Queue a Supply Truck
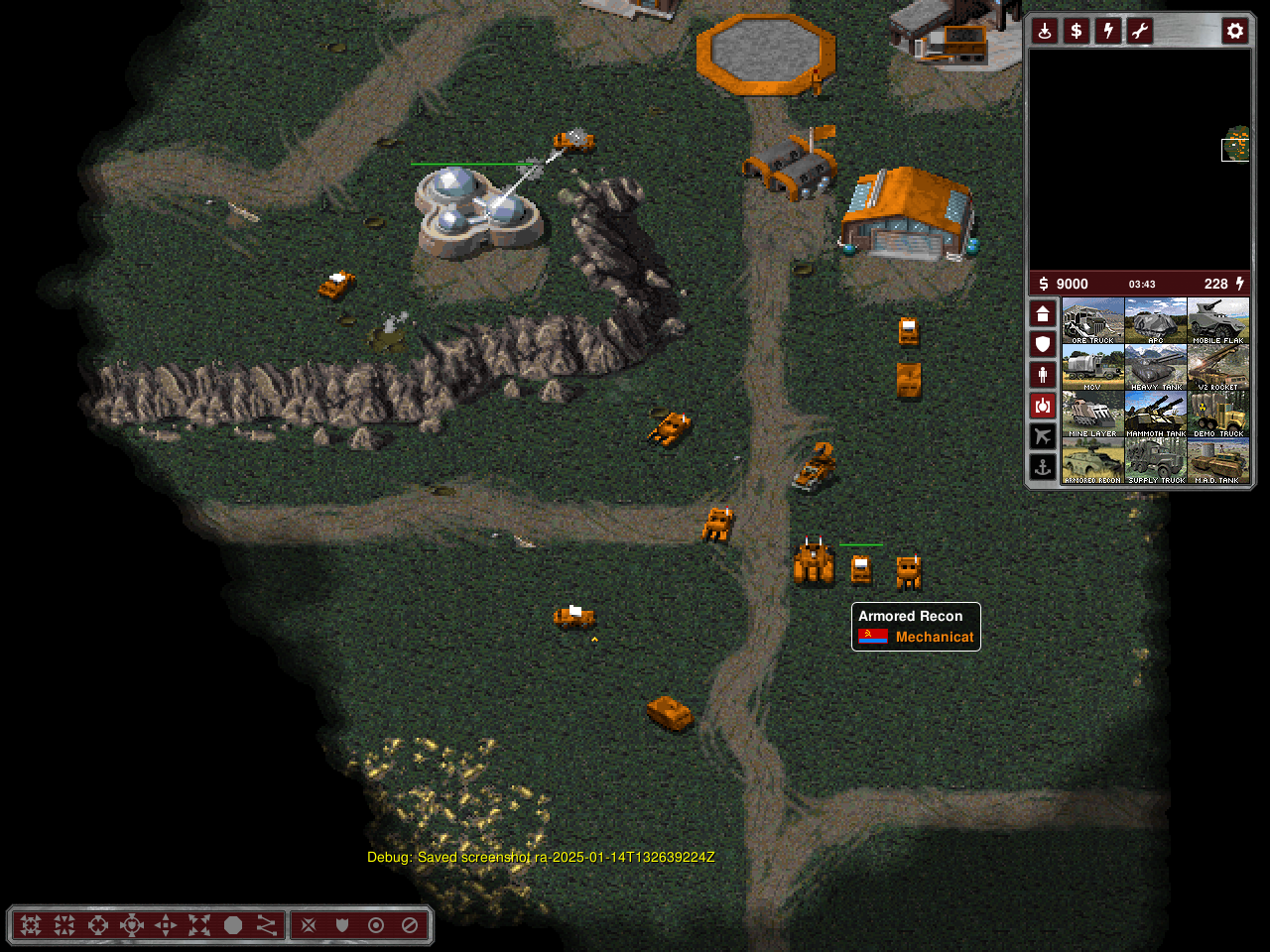1270x952 pixels. 1156,461
